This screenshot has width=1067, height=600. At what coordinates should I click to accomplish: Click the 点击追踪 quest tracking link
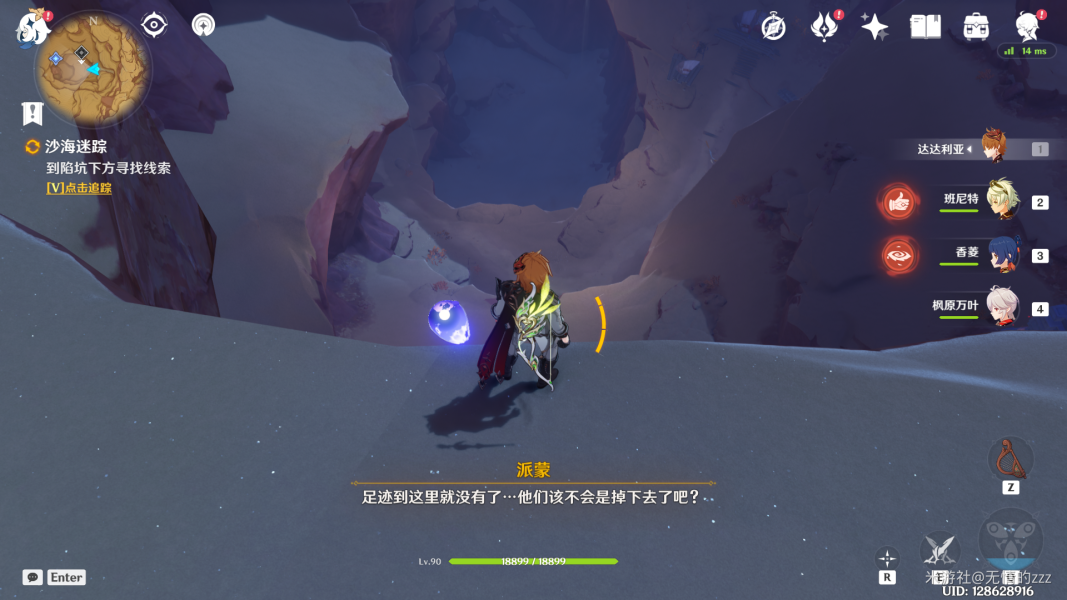[79, 188]
